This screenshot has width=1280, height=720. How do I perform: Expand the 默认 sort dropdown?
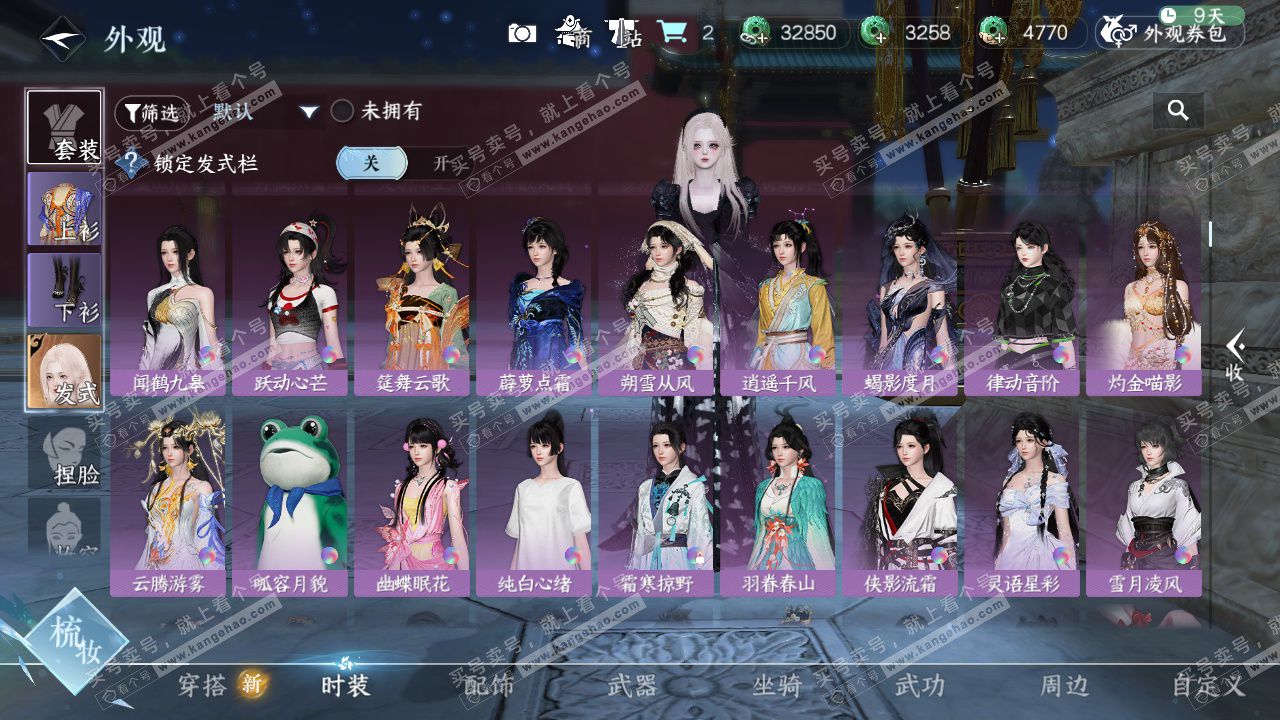[x=308, y=112]
